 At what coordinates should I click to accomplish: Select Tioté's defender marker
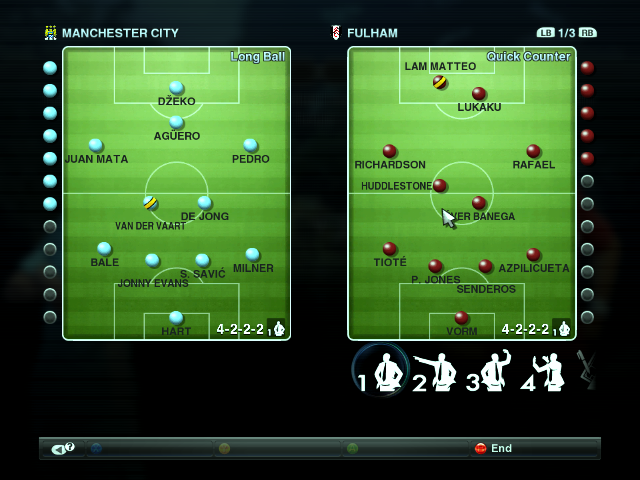point(390,248)
